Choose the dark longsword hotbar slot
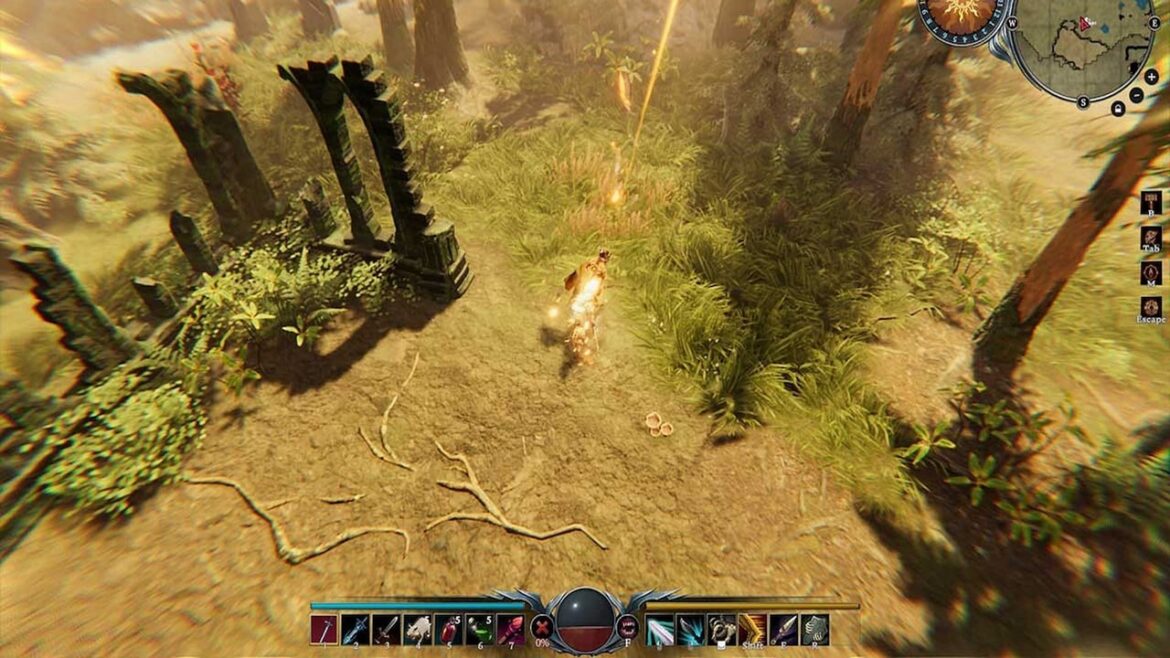 pos(387,628)
